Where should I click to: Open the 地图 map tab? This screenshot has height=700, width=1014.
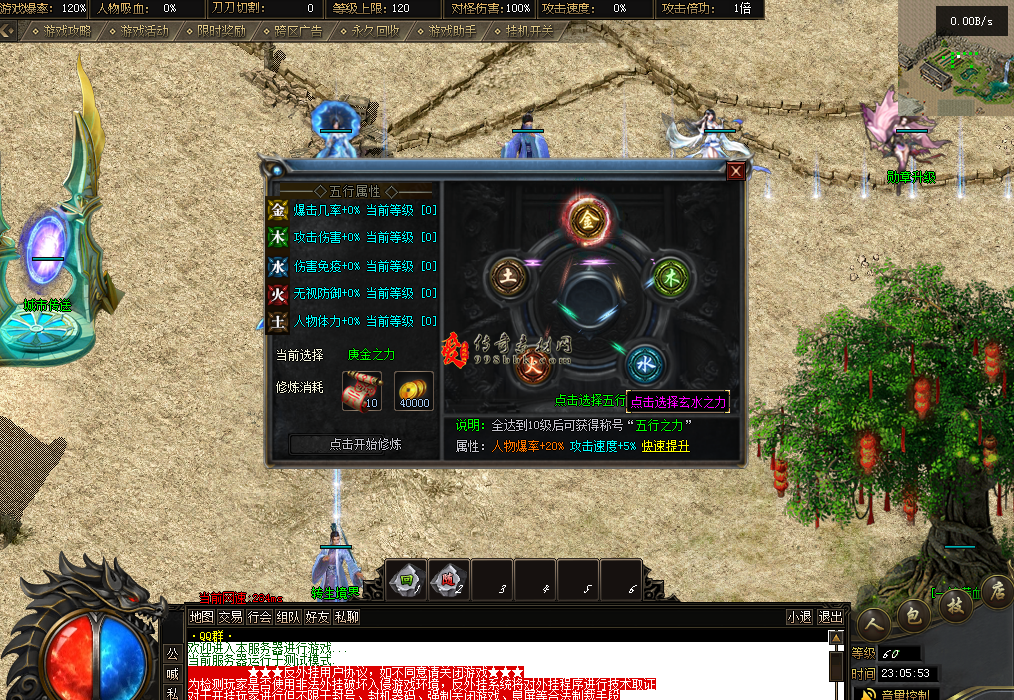pos(201,617)
